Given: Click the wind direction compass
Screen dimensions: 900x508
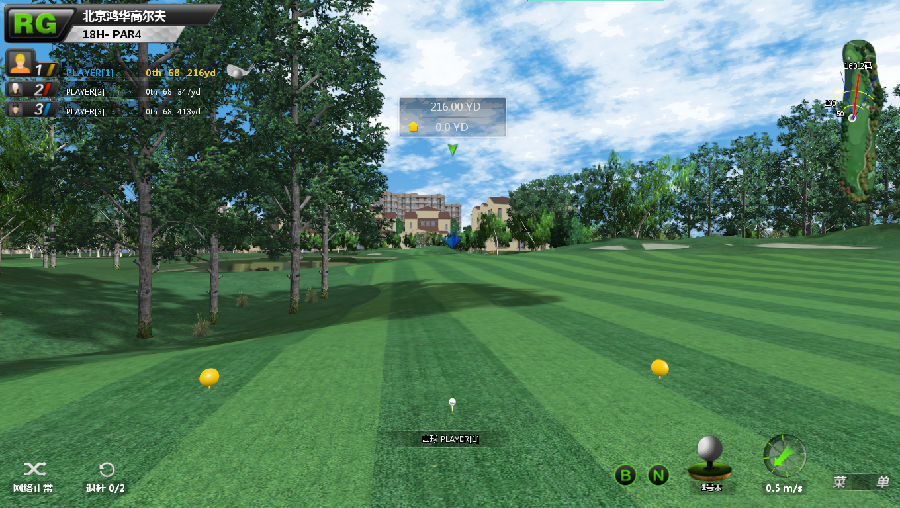Looking at the screenshot, I should click(x=783, y=456).
